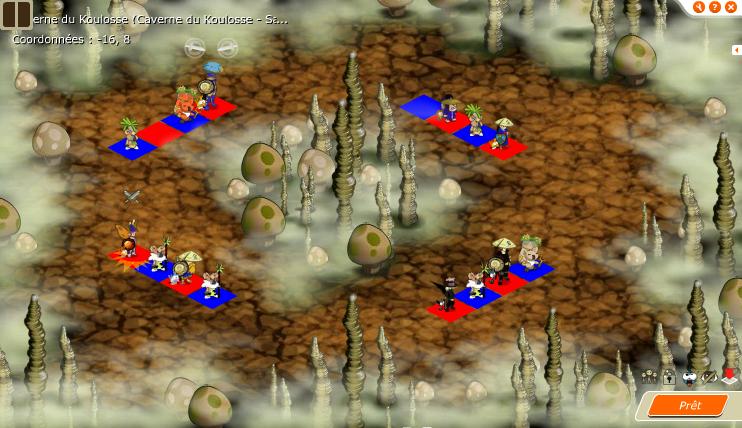
Task: Close the game with the X button
Action: click(730, 7)
